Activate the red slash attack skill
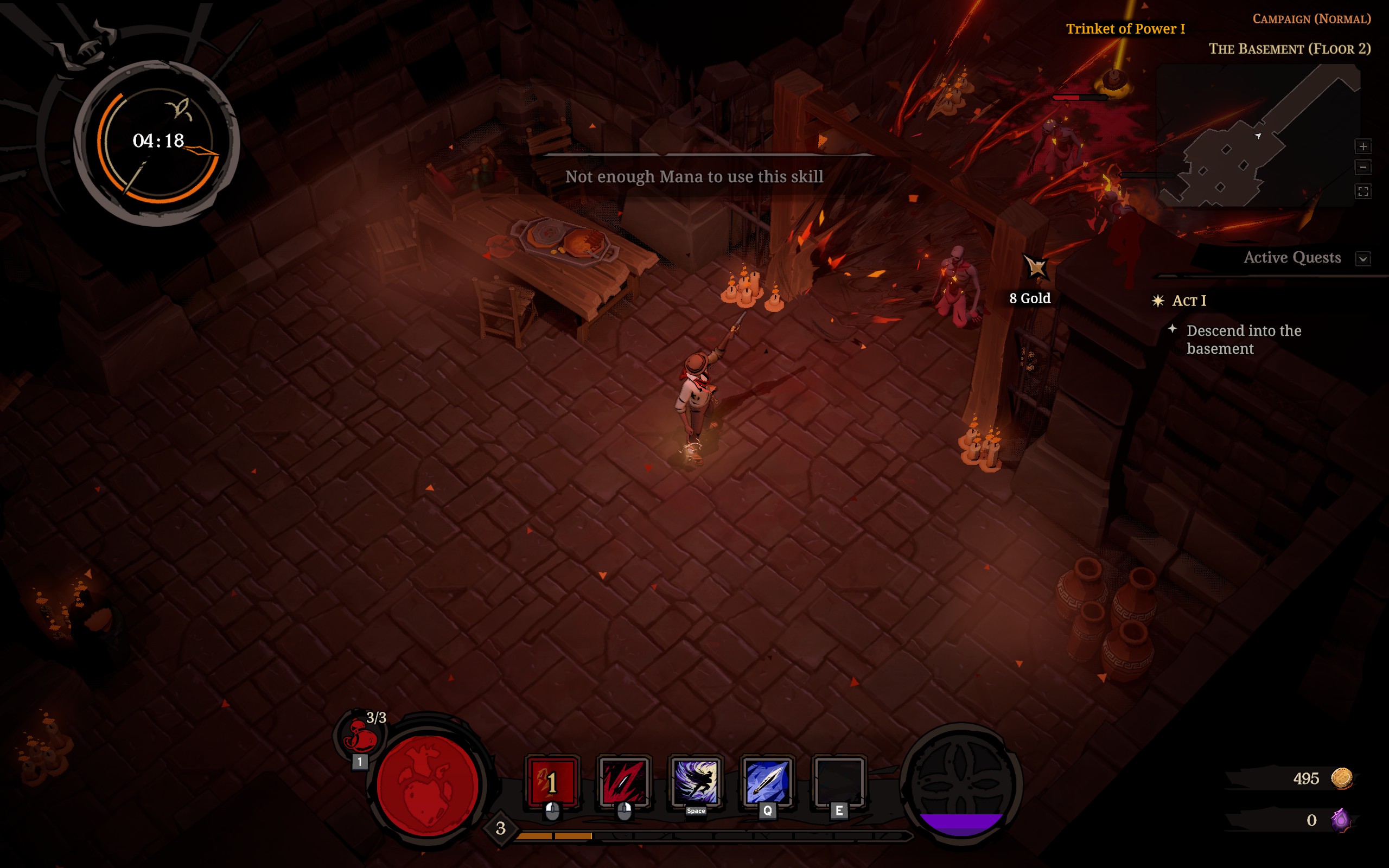This screenshot has width=1389, height=868. tap(623, 781)
